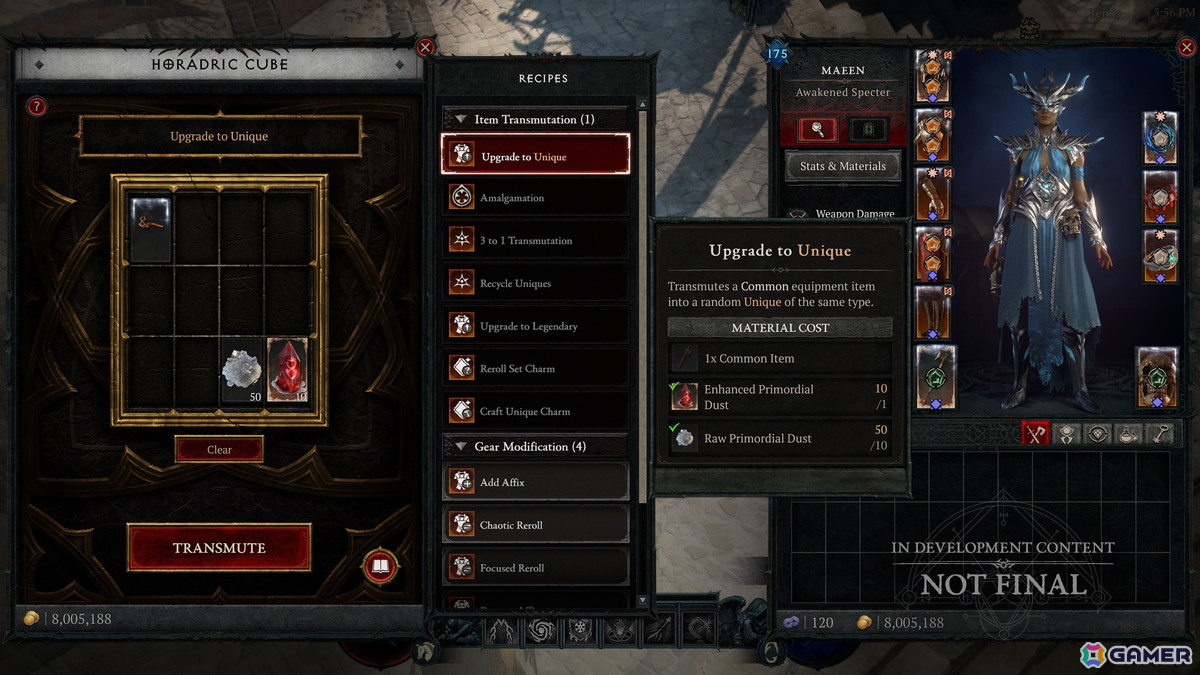The width and height of the screenshot is (1200, 675).
Task: Open the Craft Unique Charm recipe
Action: click(535, 411)
